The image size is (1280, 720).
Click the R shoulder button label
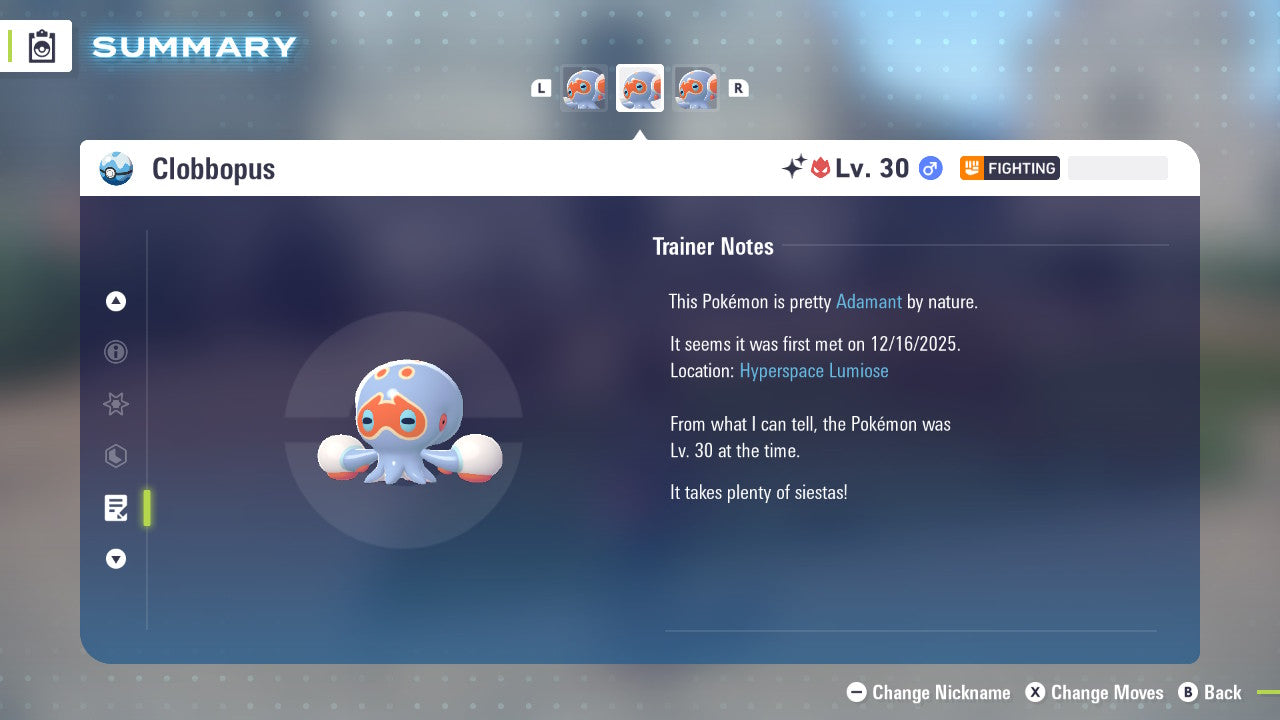(739, 88)
